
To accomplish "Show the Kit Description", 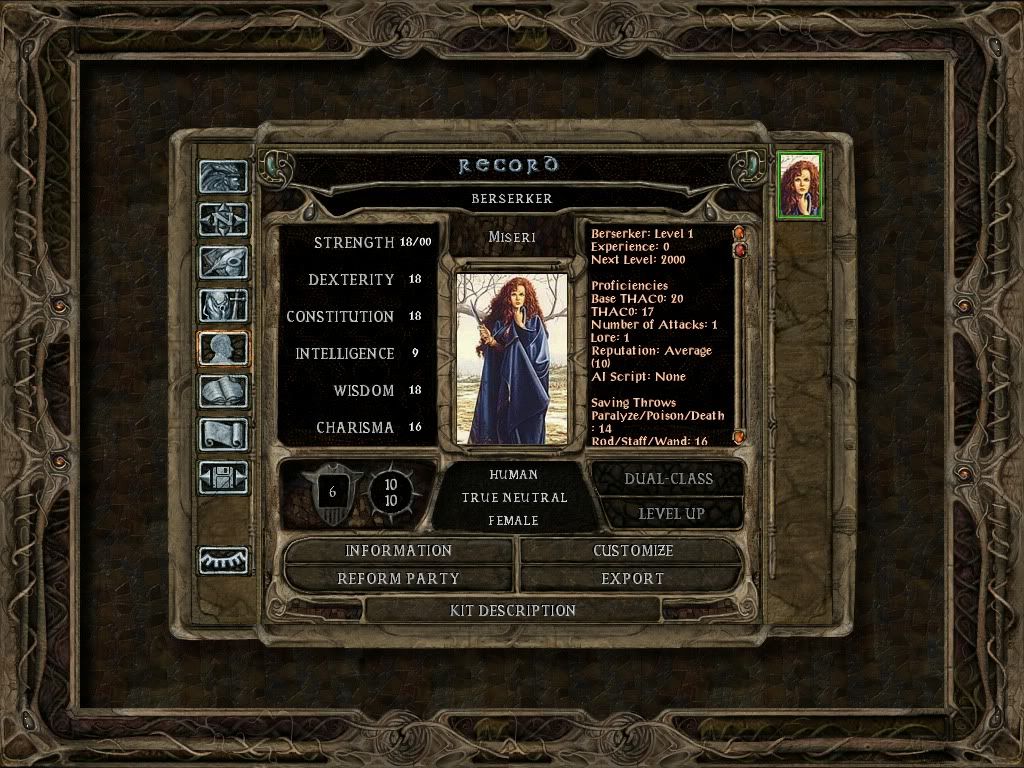I will [x=514, y=610].
